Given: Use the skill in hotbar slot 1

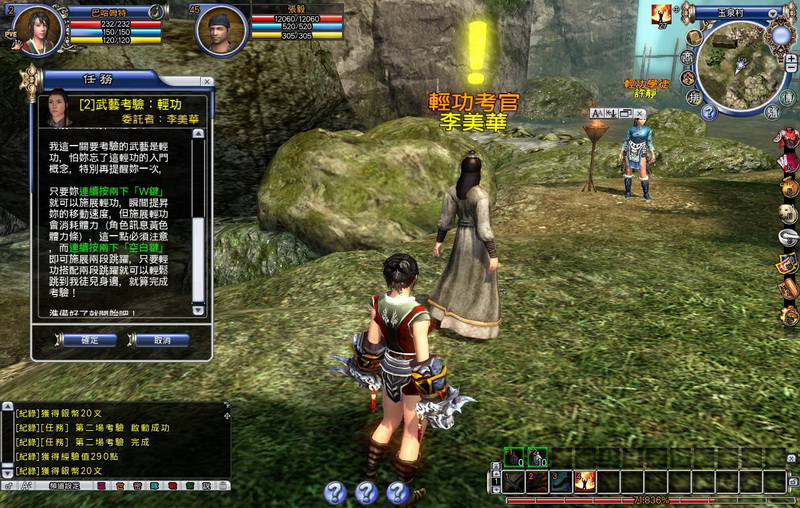Looking at the screenshot, I should tap(513, 481).
